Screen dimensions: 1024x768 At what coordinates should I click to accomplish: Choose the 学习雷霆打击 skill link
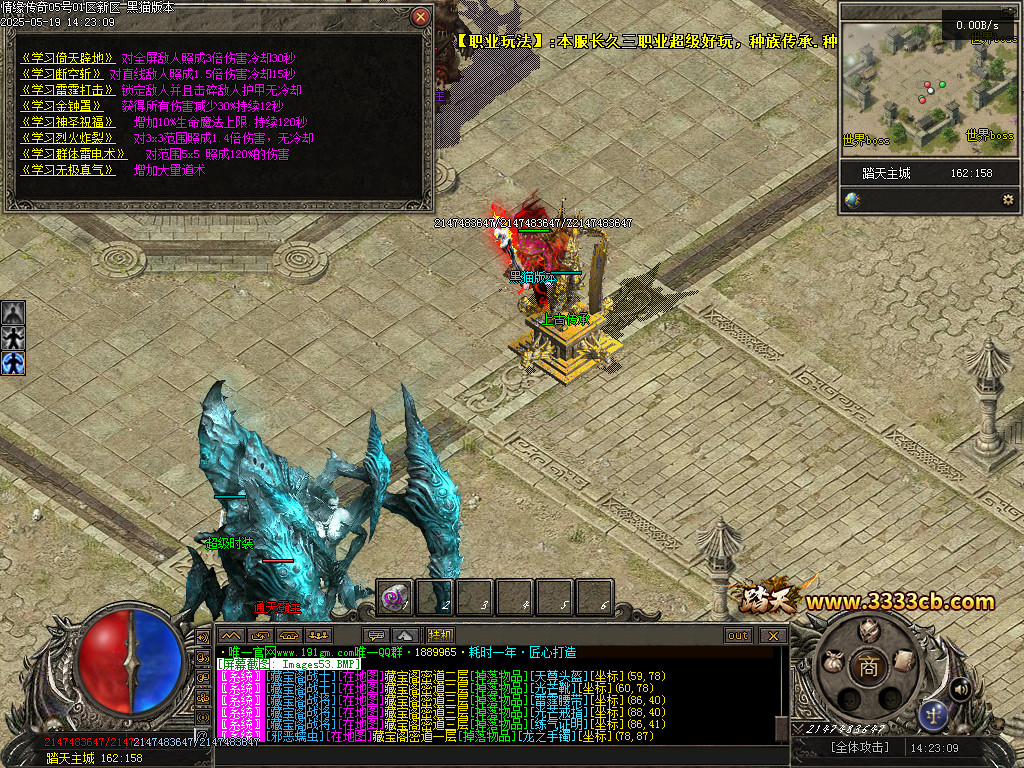(x=62, y=90)
